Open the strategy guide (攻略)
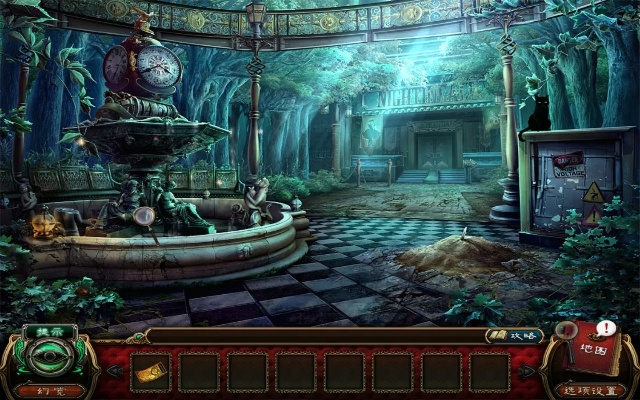 [x=510, y=336]
